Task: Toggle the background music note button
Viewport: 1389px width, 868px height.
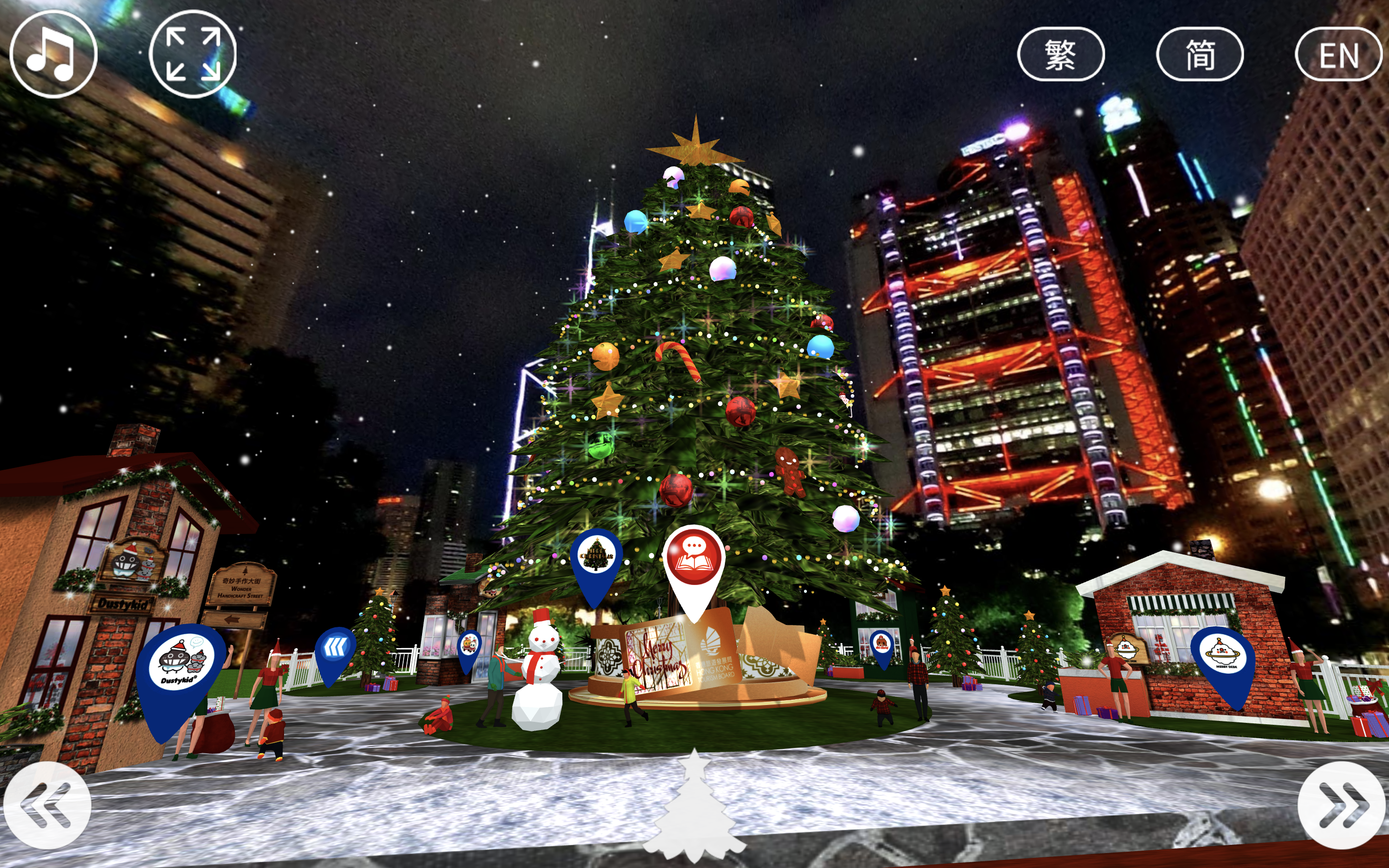Action: click(53, 54)
